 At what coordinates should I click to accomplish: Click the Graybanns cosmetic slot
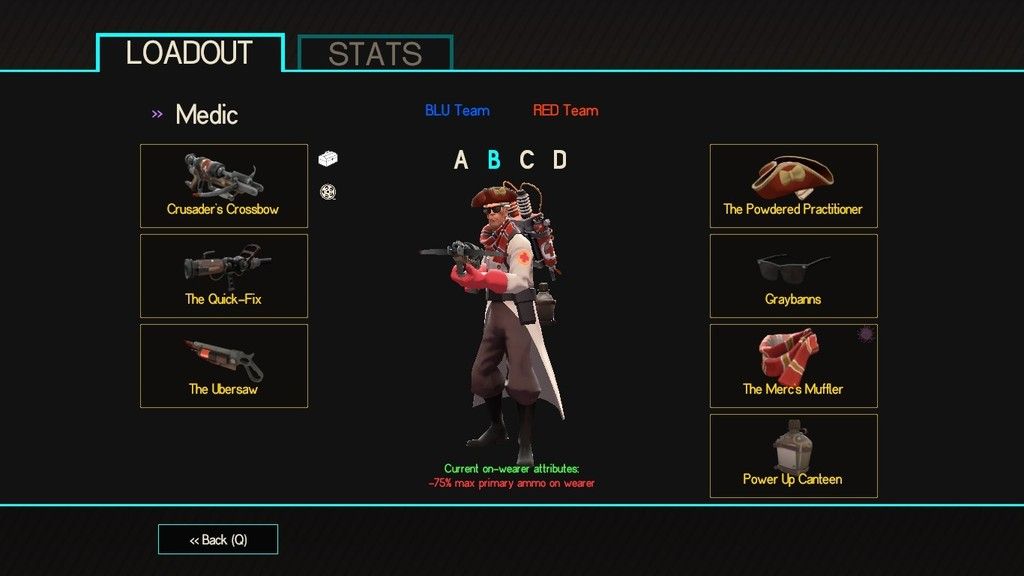click(793, 276)
